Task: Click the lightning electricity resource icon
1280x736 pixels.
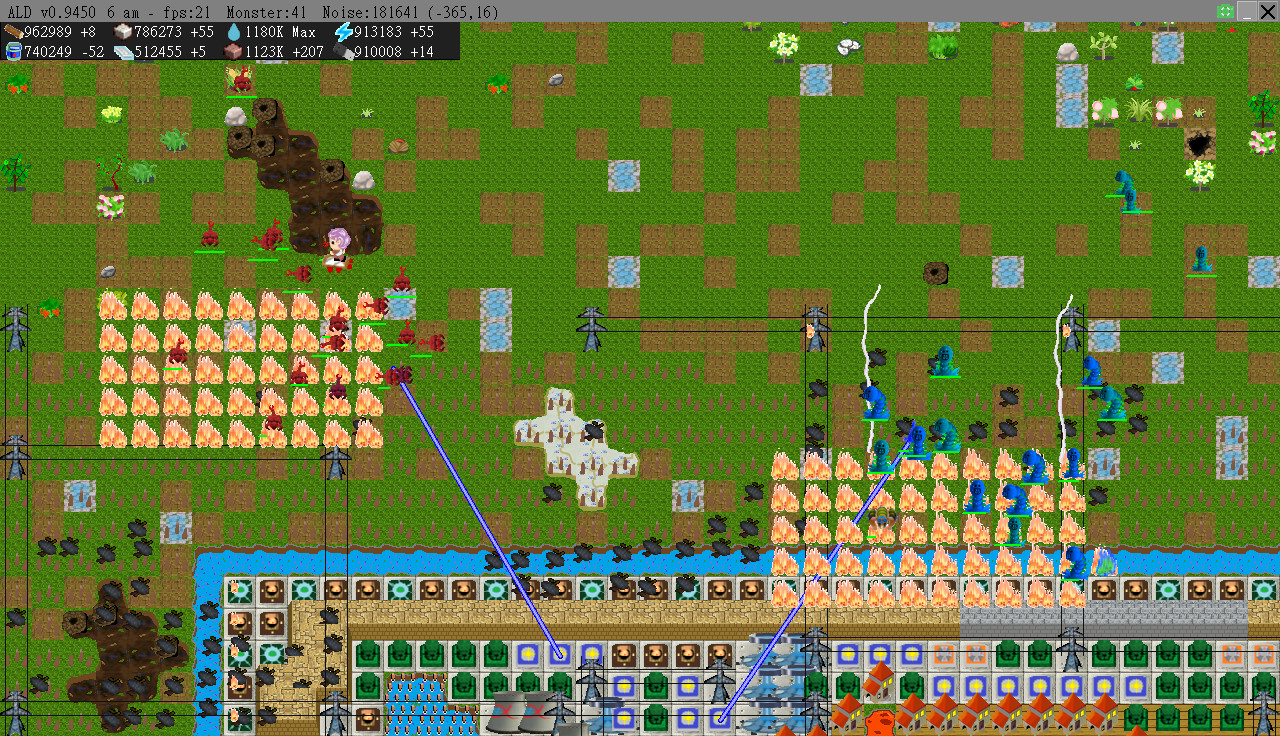Action: point(343,32)
